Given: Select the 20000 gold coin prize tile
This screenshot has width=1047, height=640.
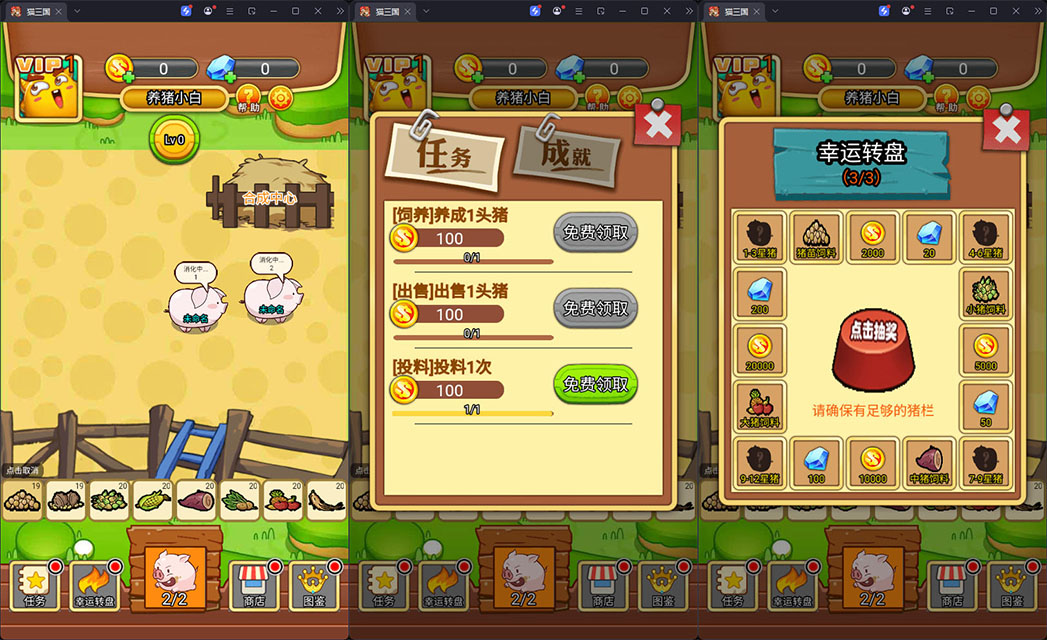Looking at the screenshot, I should (760, 350).
